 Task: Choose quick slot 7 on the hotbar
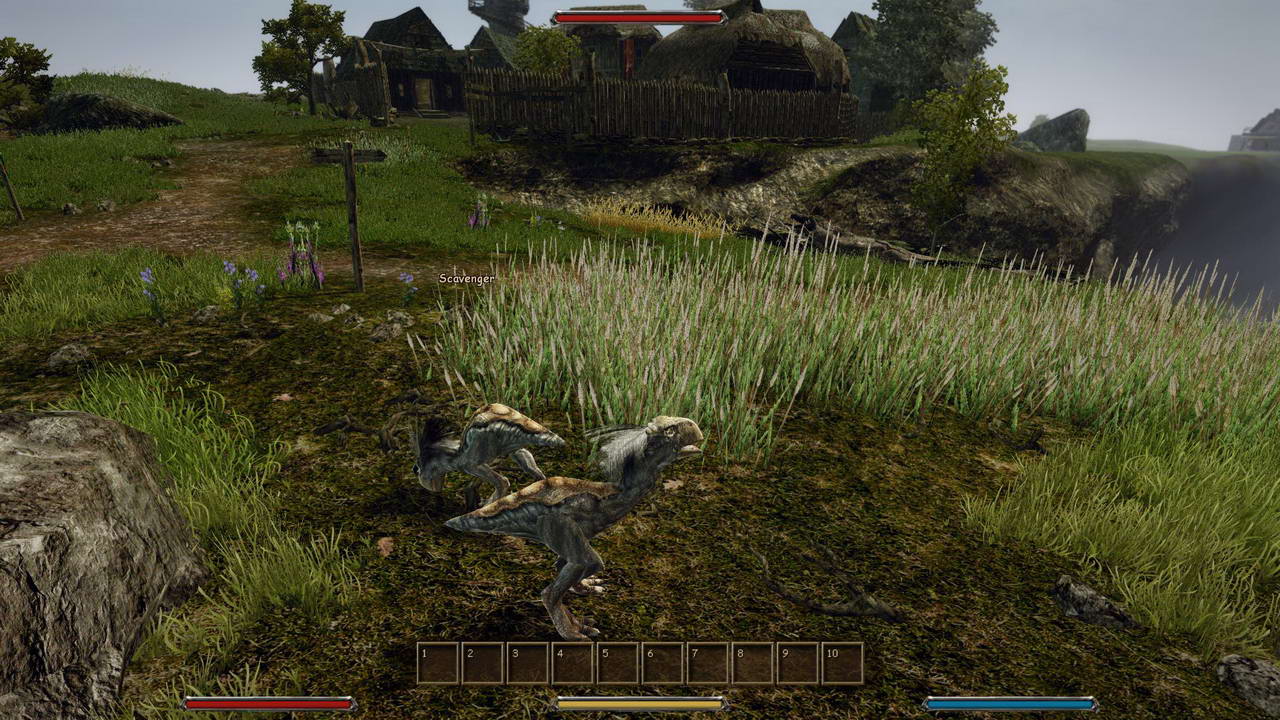point(708,663)
